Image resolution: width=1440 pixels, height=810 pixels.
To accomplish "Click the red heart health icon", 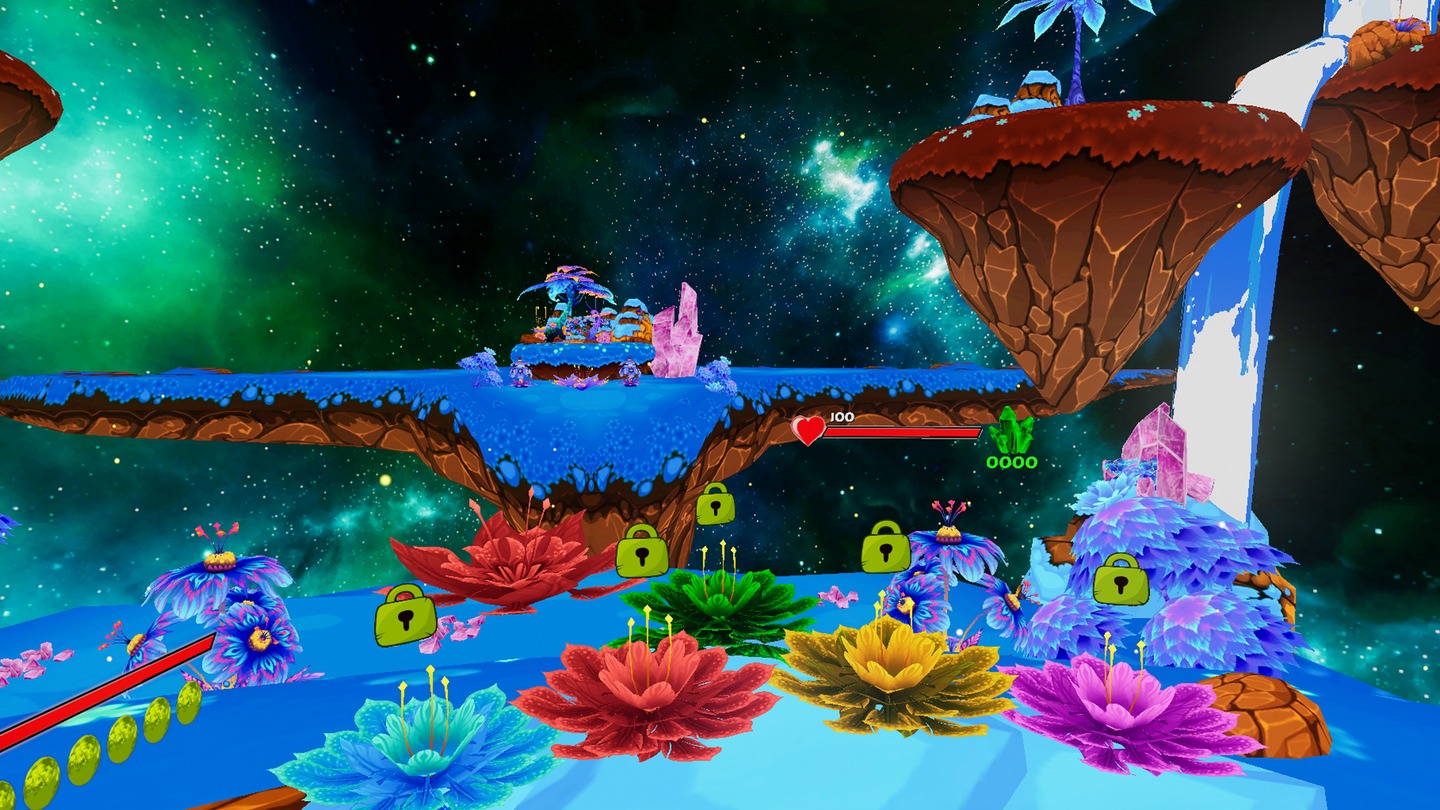I will (806, 429).
